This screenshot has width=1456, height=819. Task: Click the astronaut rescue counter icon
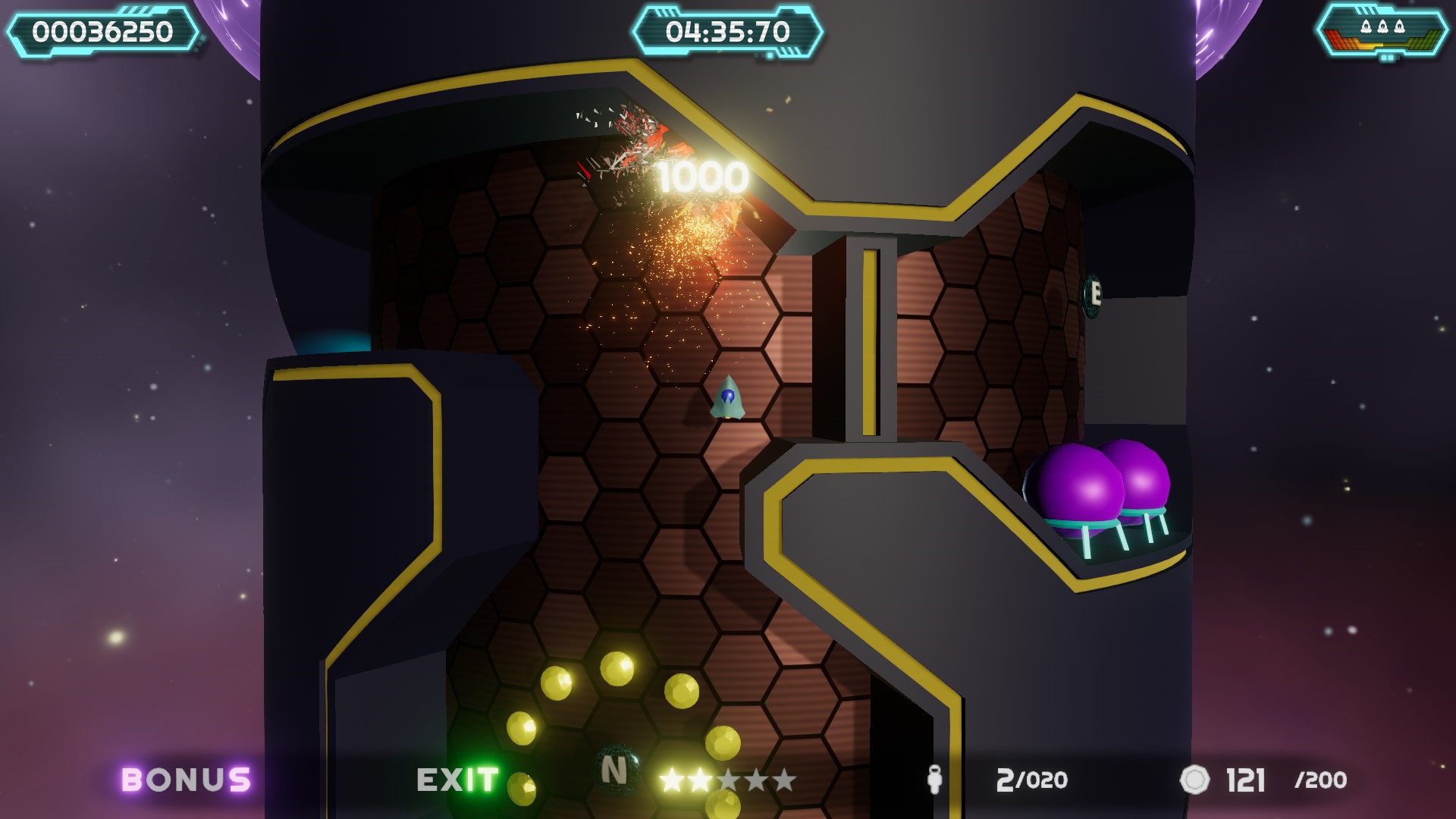click(x=934, y=780)
